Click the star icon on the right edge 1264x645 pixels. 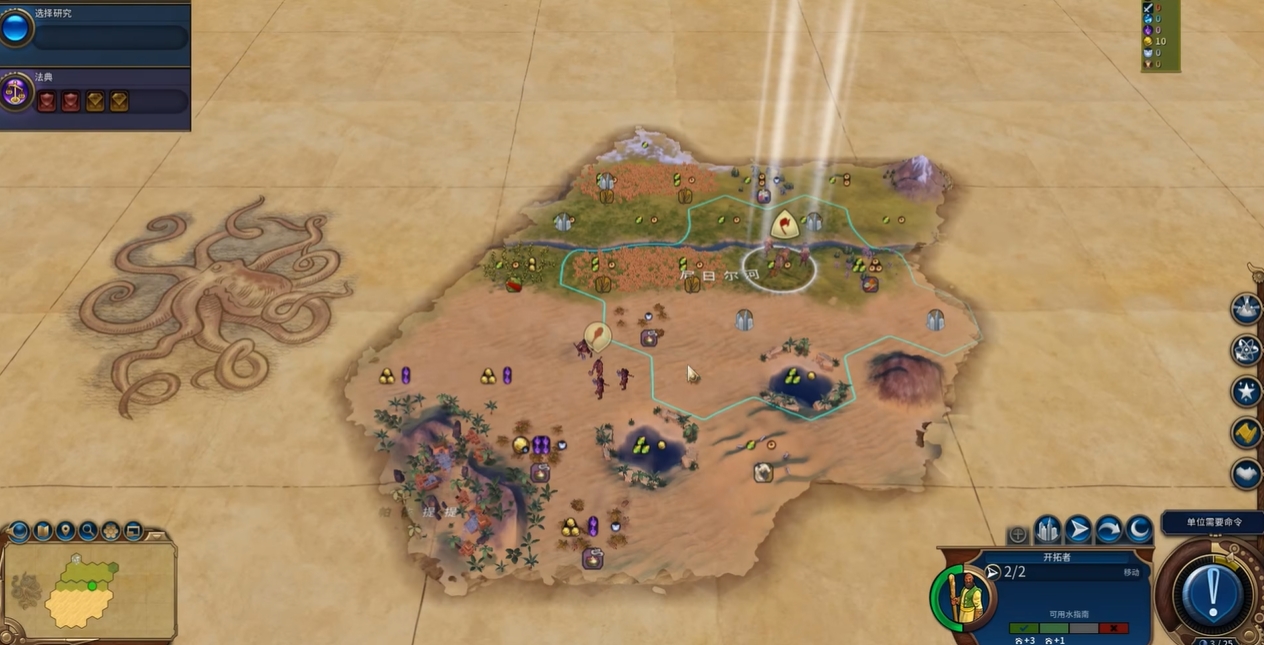coord(1246,391)
